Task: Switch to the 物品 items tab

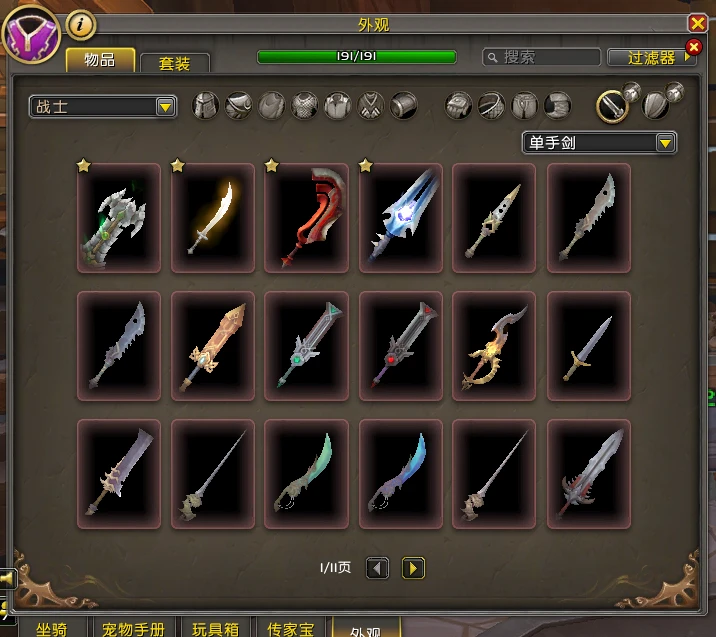Action: [100, 60]
